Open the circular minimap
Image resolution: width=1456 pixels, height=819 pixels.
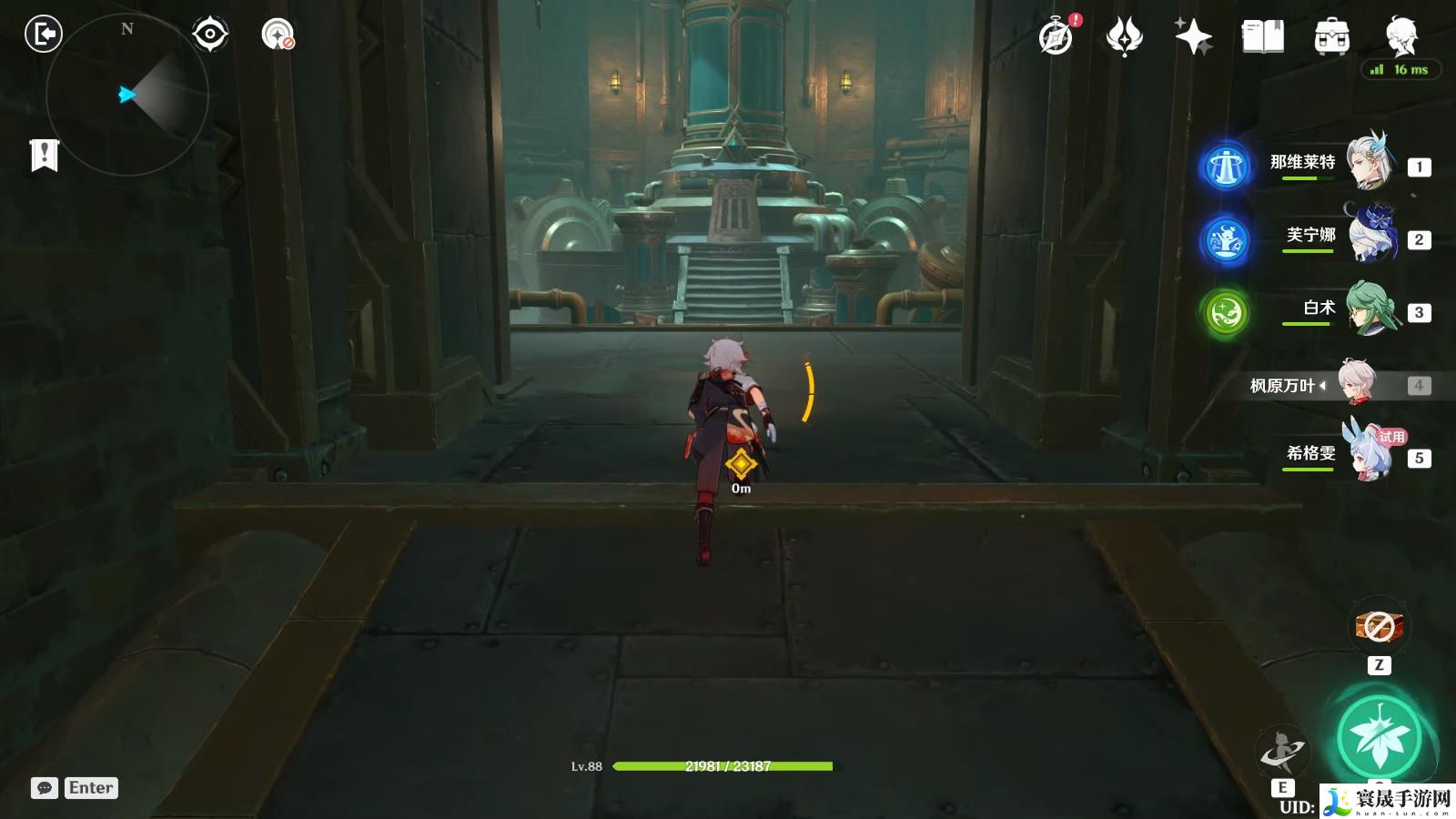127,94
